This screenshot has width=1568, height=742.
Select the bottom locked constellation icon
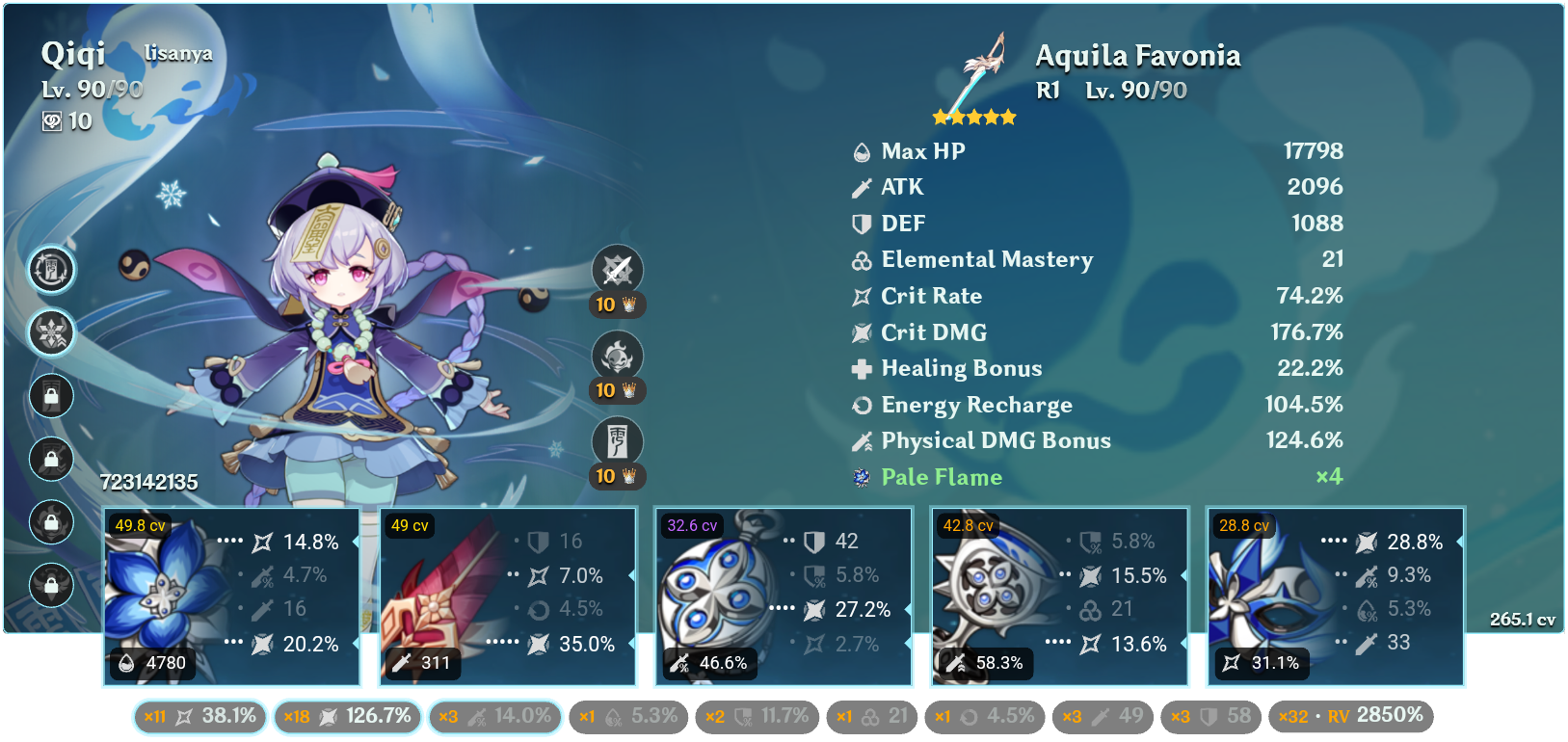pos(51,585)
